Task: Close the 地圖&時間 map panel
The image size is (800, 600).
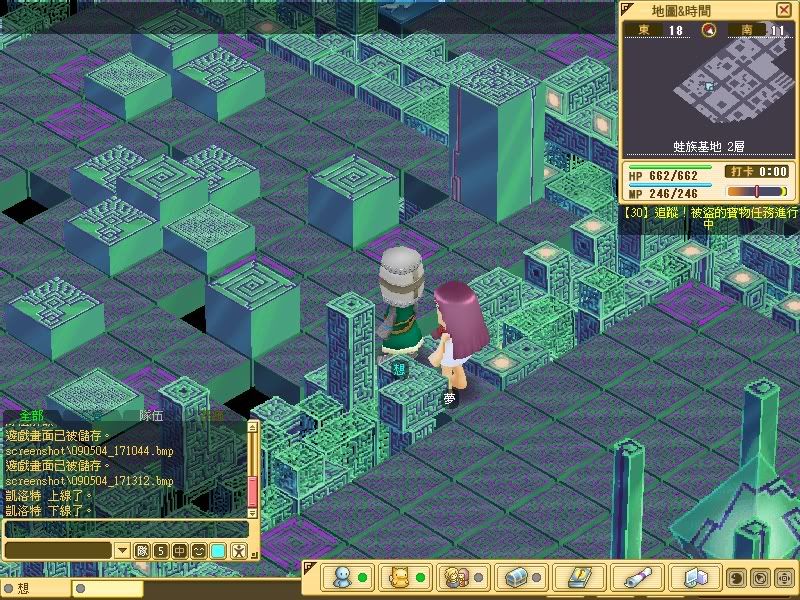Action: (x=783, y=10)
